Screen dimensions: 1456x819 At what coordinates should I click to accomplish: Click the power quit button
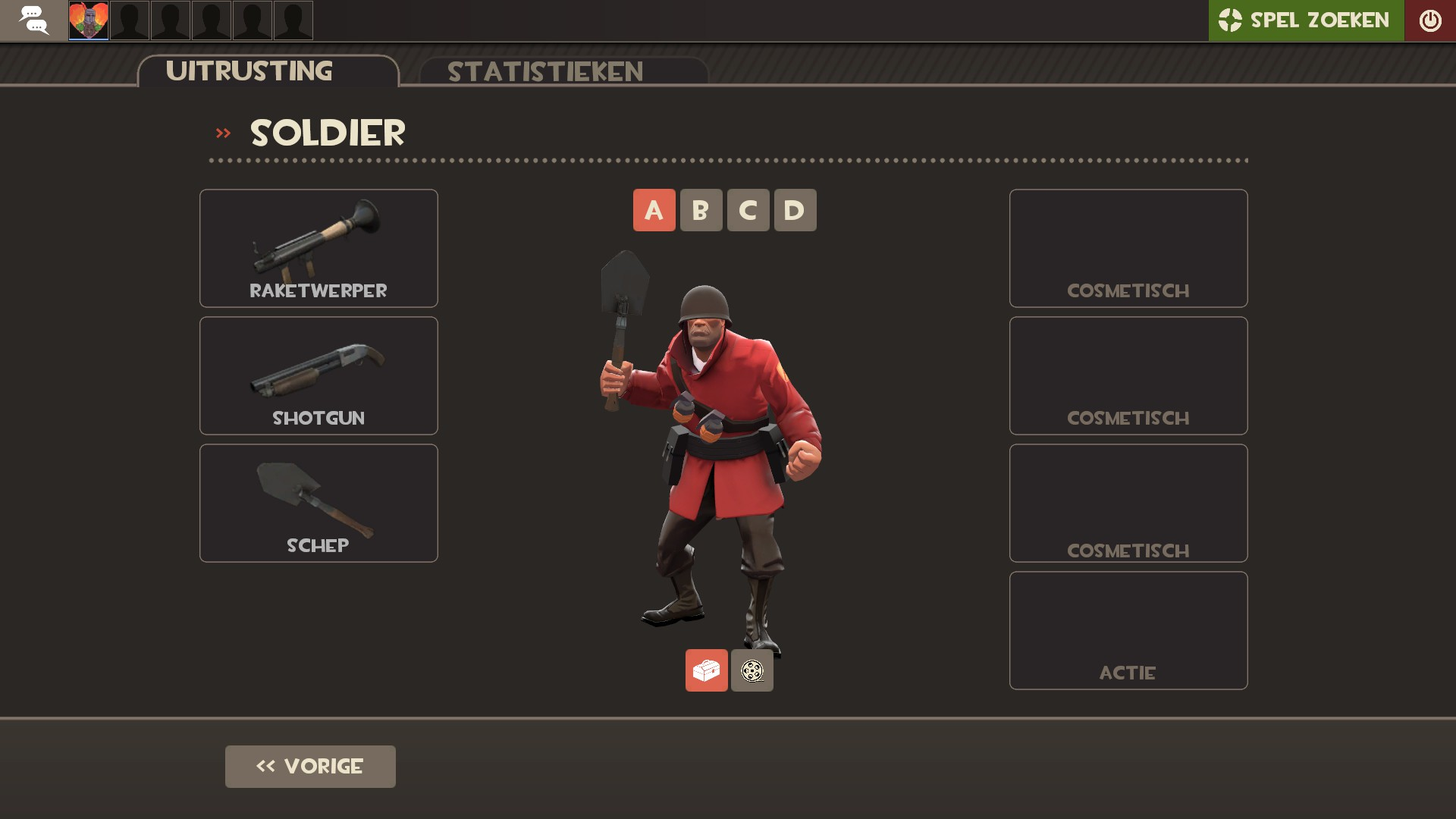tap(1429, 20)
